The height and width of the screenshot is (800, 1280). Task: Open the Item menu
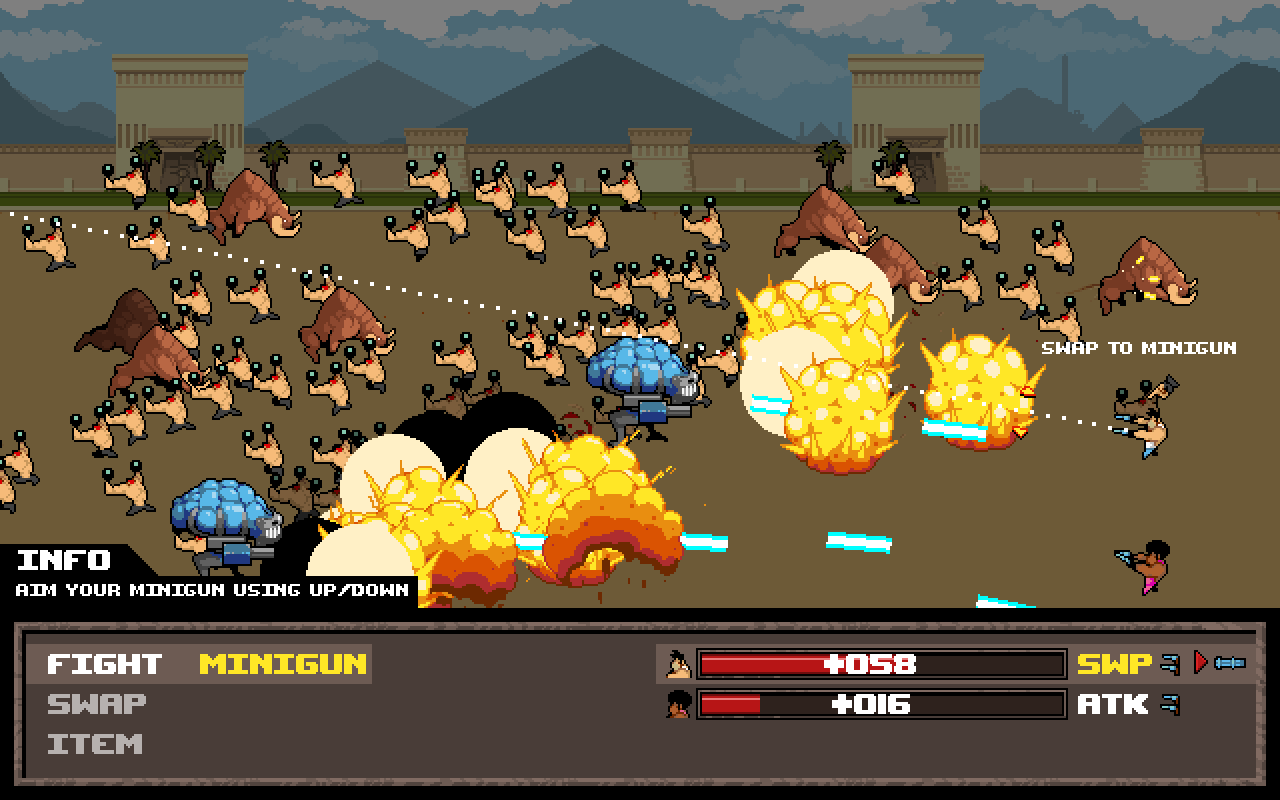[x=95, y=744]
